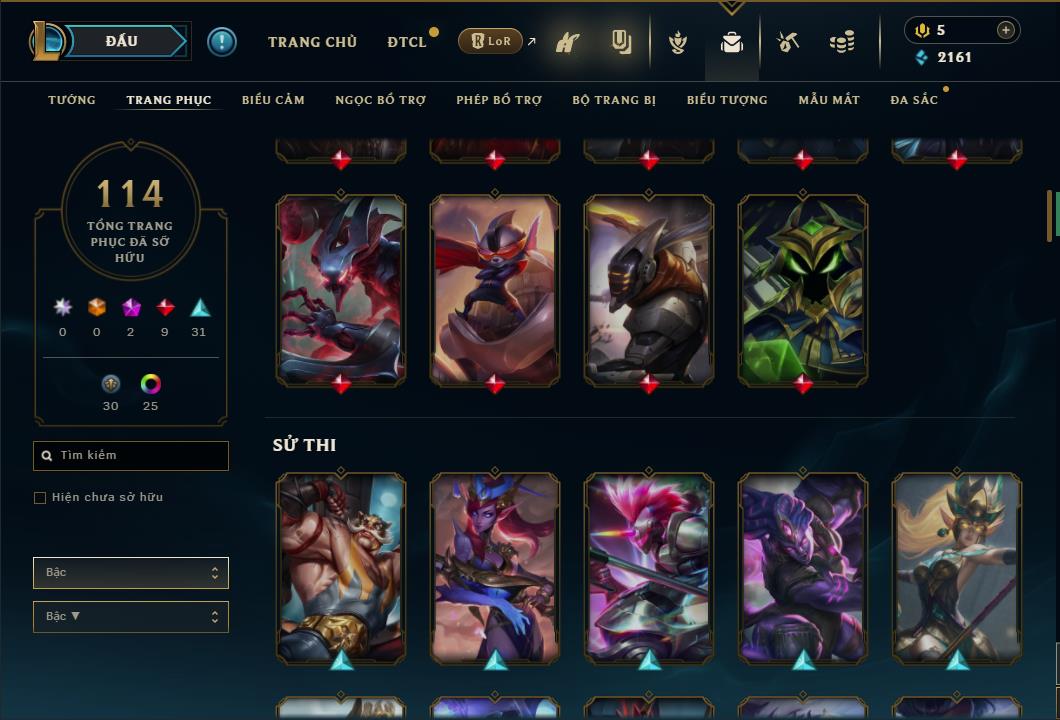Show the BIỂU TƯỢNG tab

coord(727,100)
